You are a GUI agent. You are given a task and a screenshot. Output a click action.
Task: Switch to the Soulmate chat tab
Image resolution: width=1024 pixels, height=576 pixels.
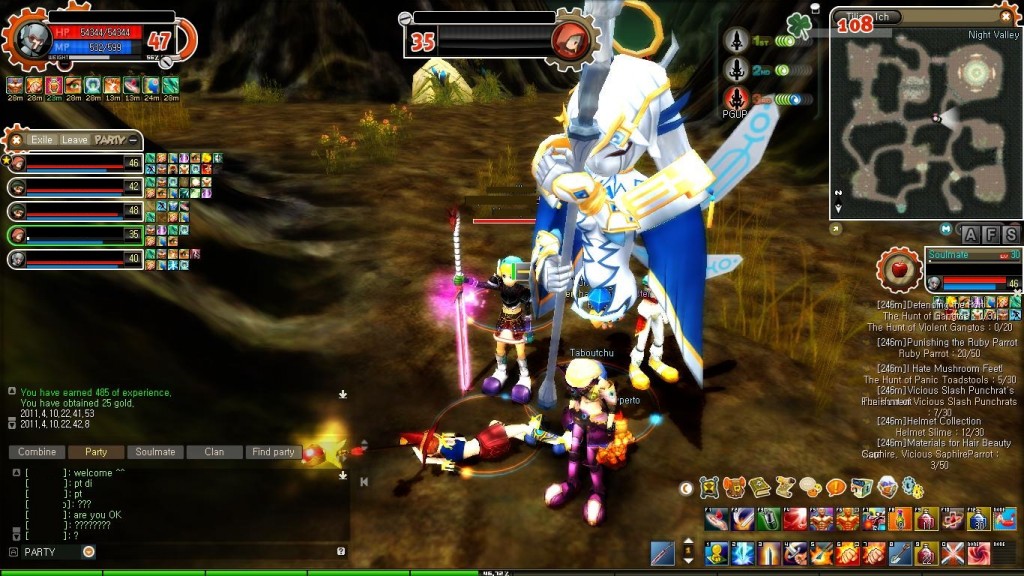pos(155,452)
